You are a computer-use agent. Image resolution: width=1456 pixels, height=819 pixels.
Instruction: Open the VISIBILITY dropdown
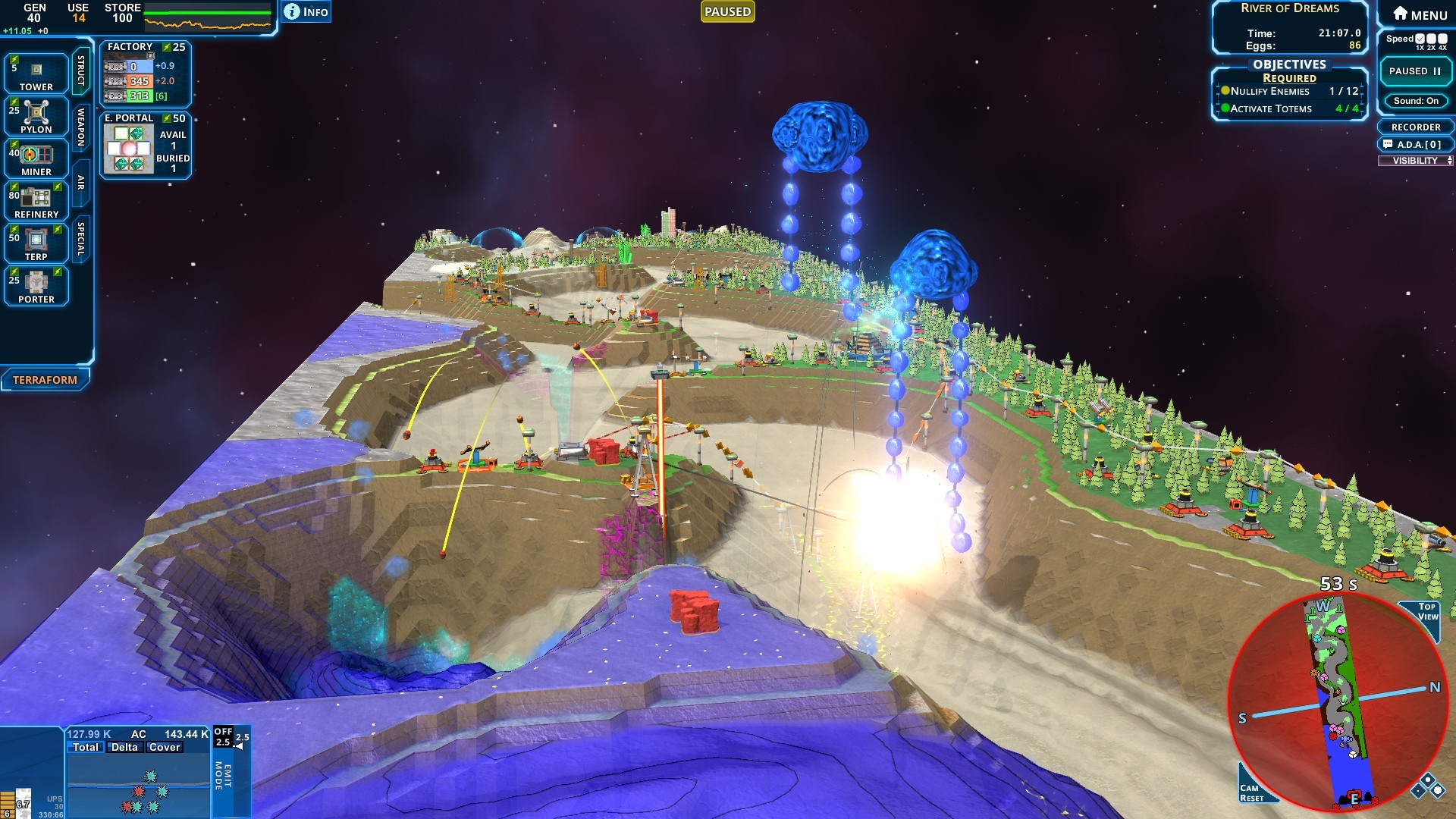(1415, 161)
